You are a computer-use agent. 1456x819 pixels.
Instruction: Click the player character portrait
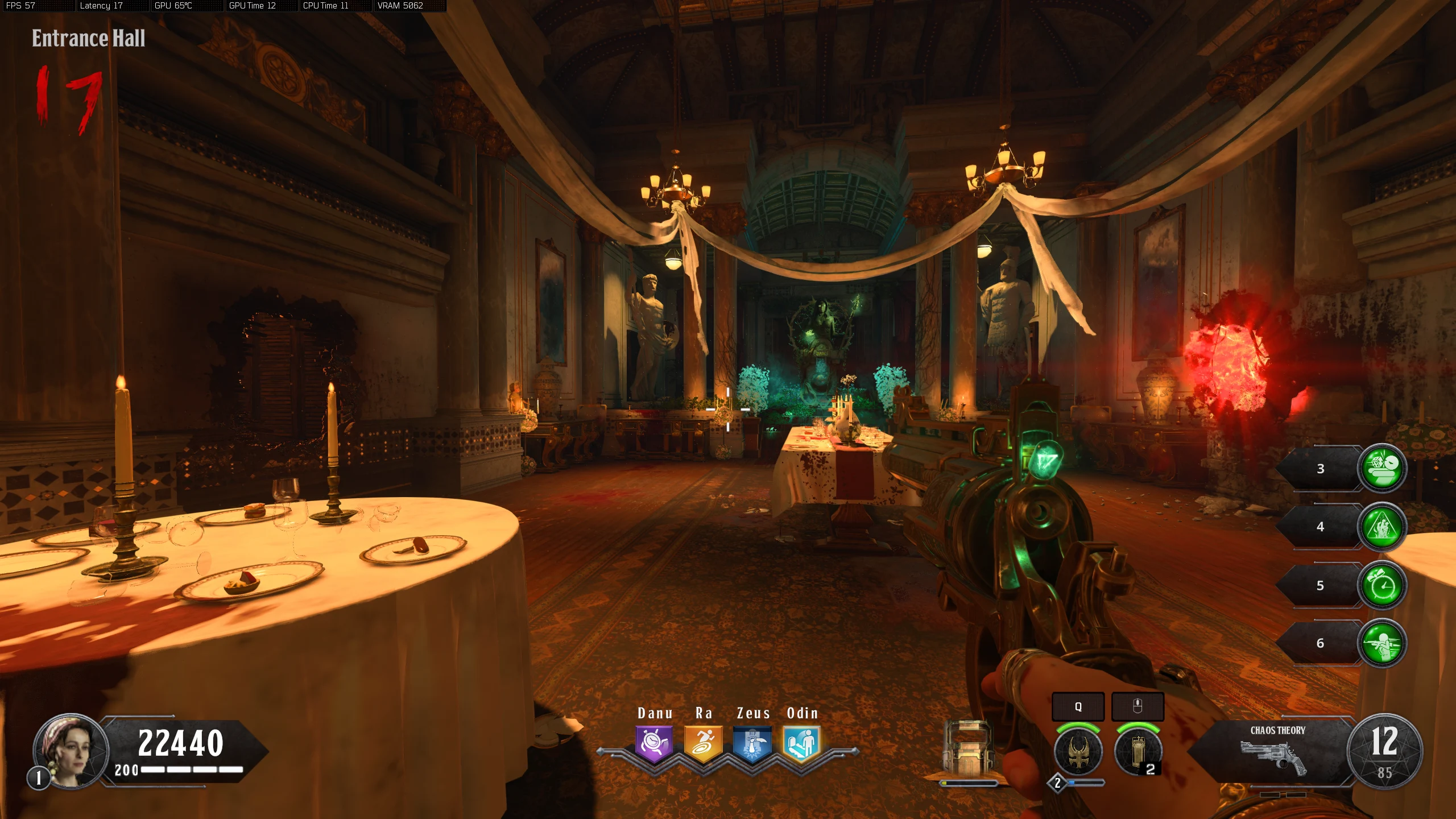(71, 751)
